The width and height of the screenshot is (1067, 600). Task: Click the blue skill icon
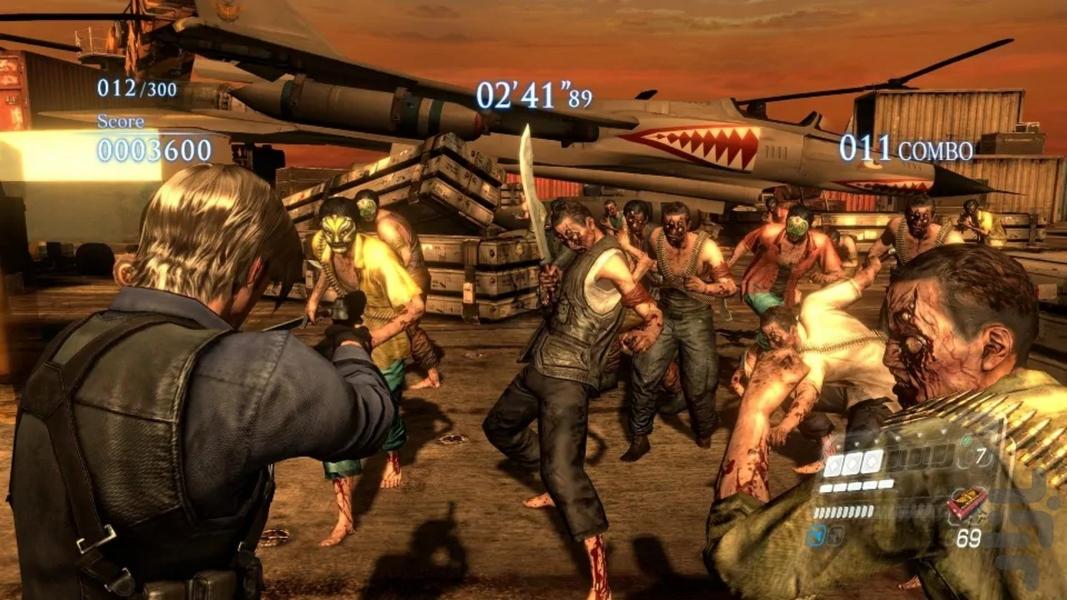(818, 537)
